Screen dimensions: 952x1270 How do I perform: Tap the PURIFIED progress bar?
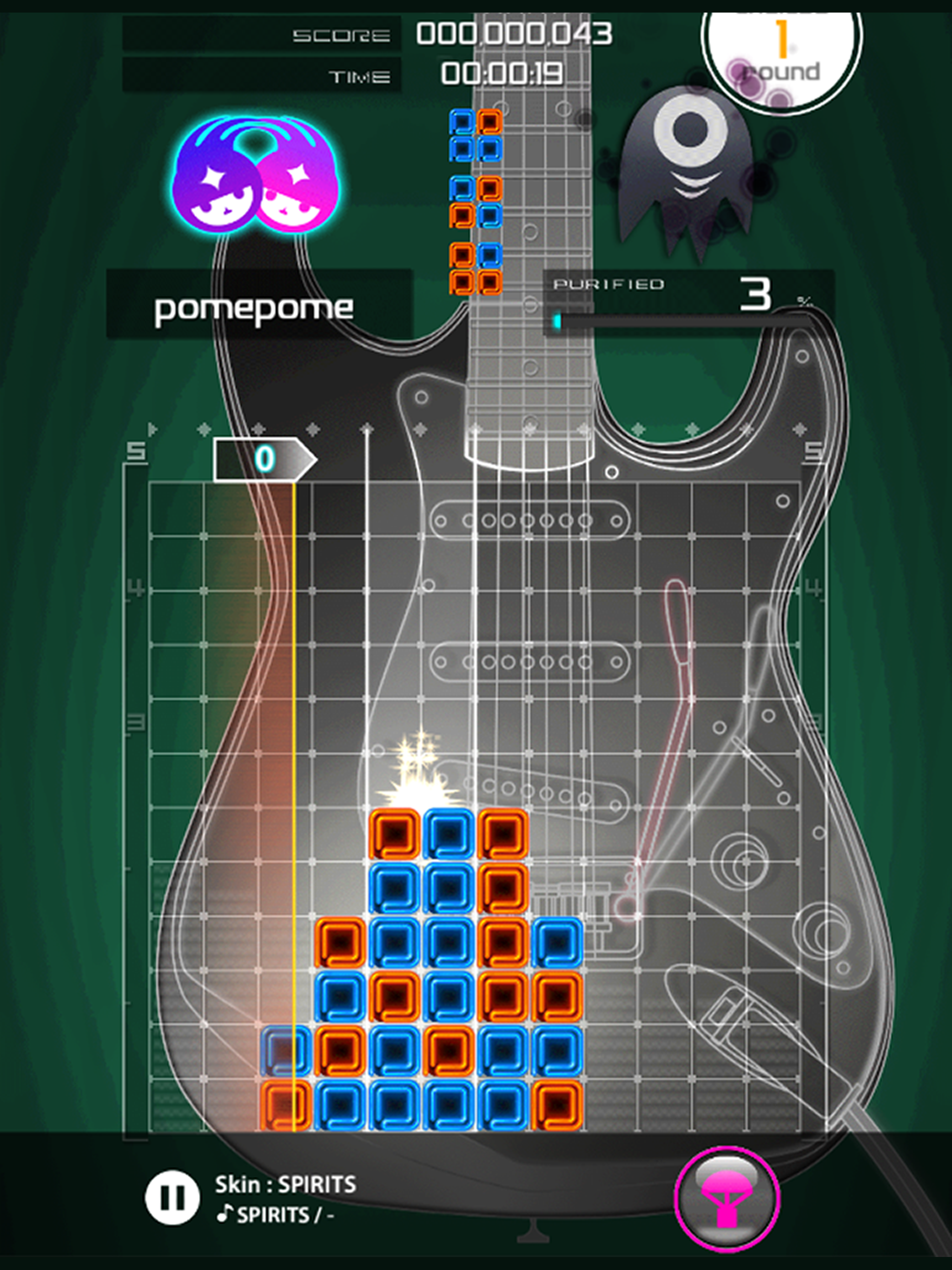(x=683, y=319)
